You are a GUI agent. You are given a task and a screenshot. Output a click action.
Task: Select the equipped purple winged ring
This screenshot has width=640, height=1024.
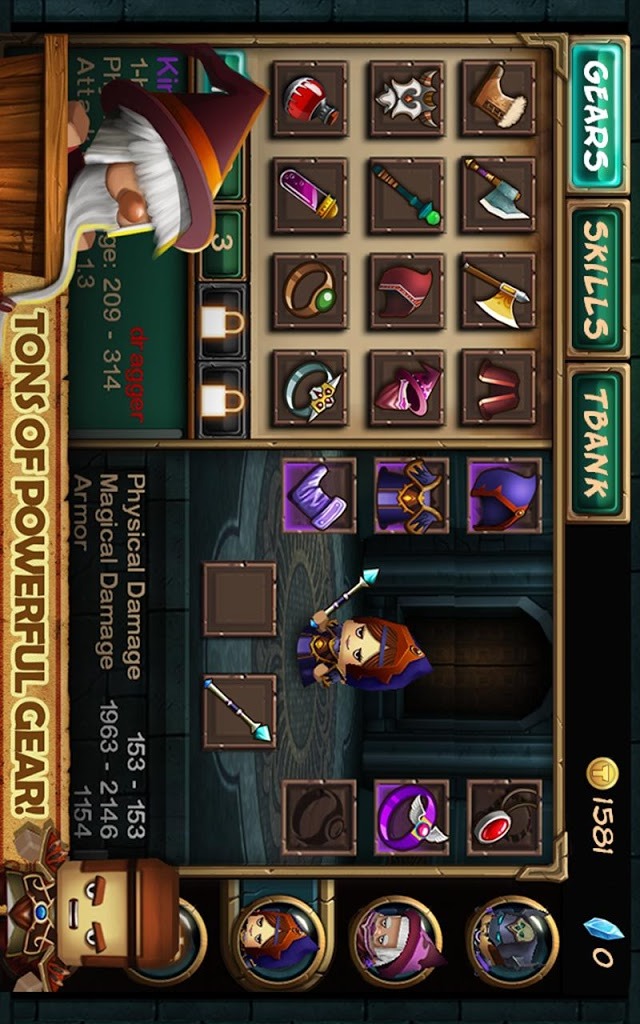[411, 818]
